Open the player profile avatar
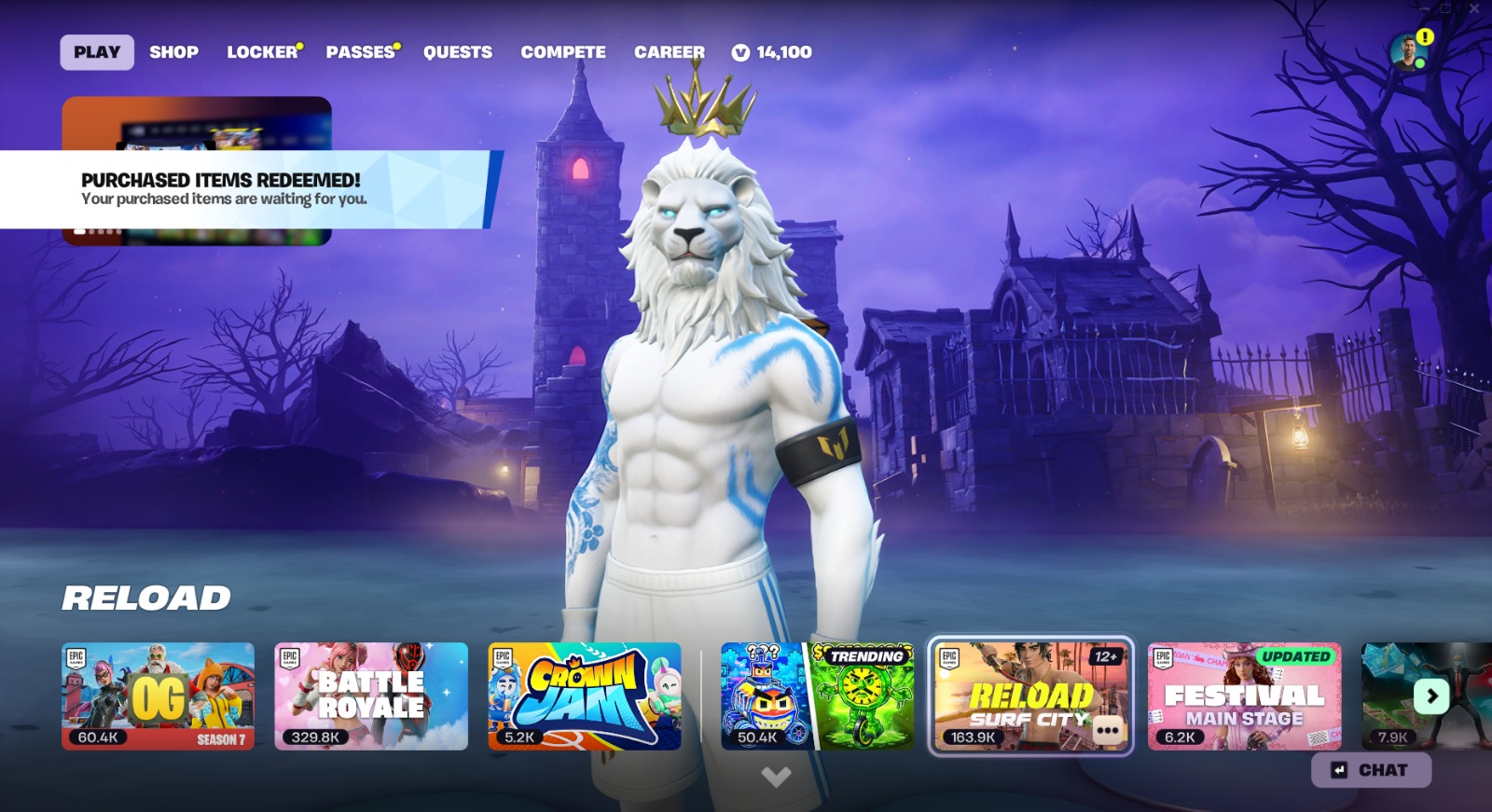Screen dimensions: 1492x812 1407,52
